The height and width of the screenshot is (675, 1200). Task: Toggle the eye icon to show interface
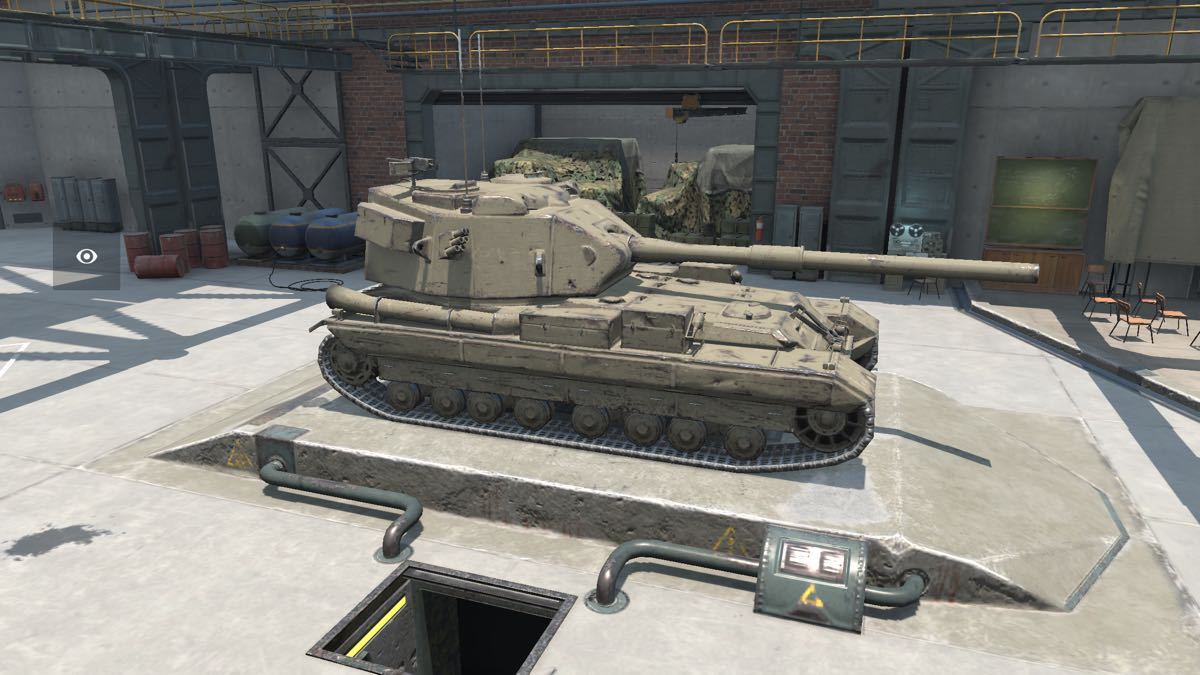[87, 257]
